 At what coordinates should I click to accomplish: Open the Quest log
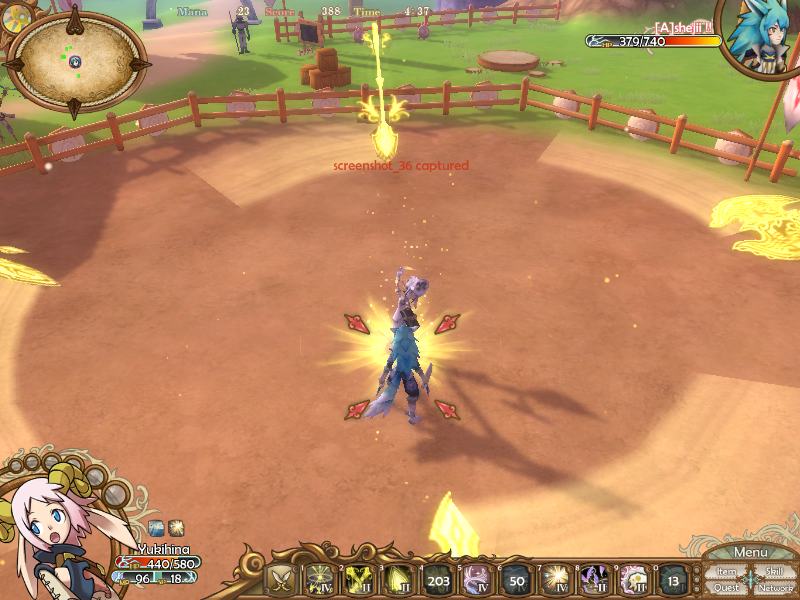point(726,587)
